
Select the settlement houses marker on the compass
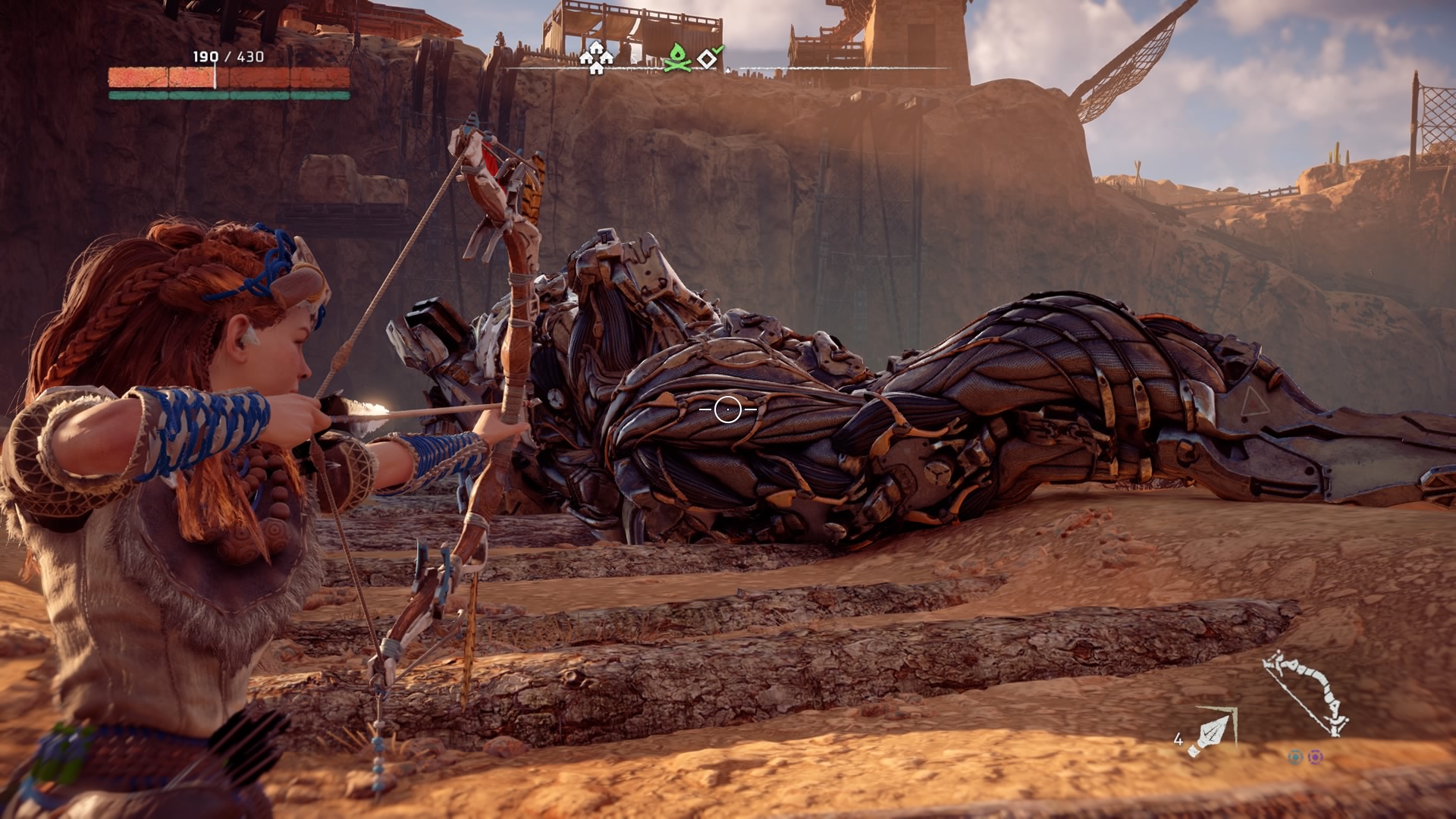point(596,58)
